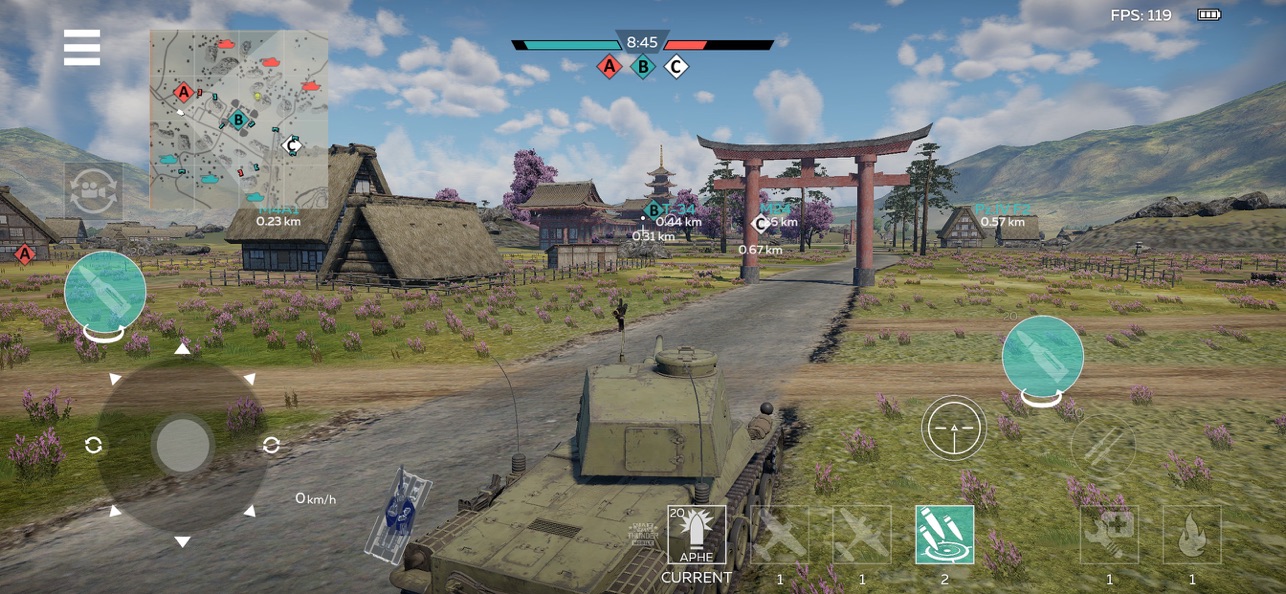Tap the battlefield minimap
This screenshot has width=1286, height=594.
tap(239, 118)
